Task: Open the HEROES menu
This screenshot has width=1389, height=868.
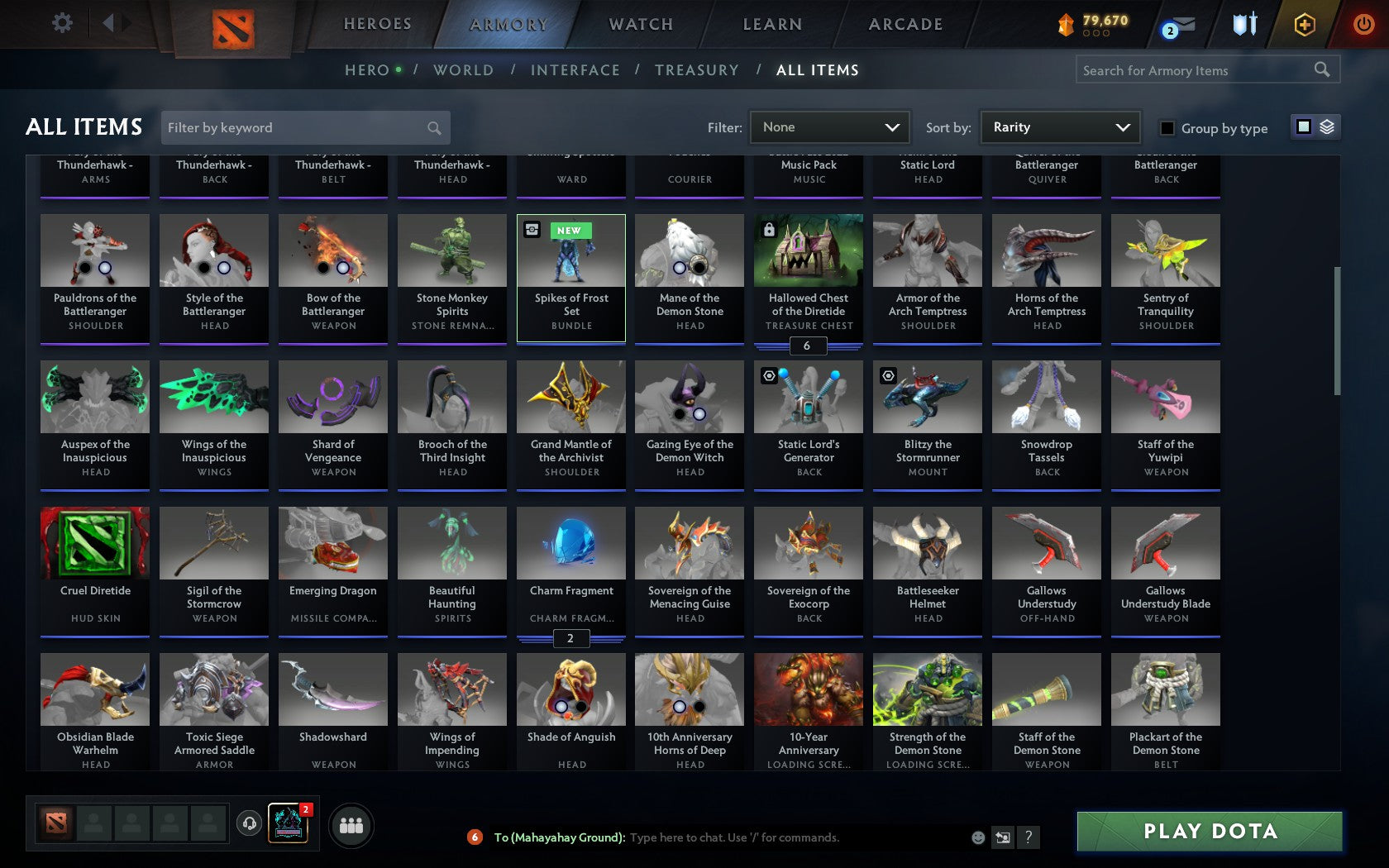Action: [377, 24]
